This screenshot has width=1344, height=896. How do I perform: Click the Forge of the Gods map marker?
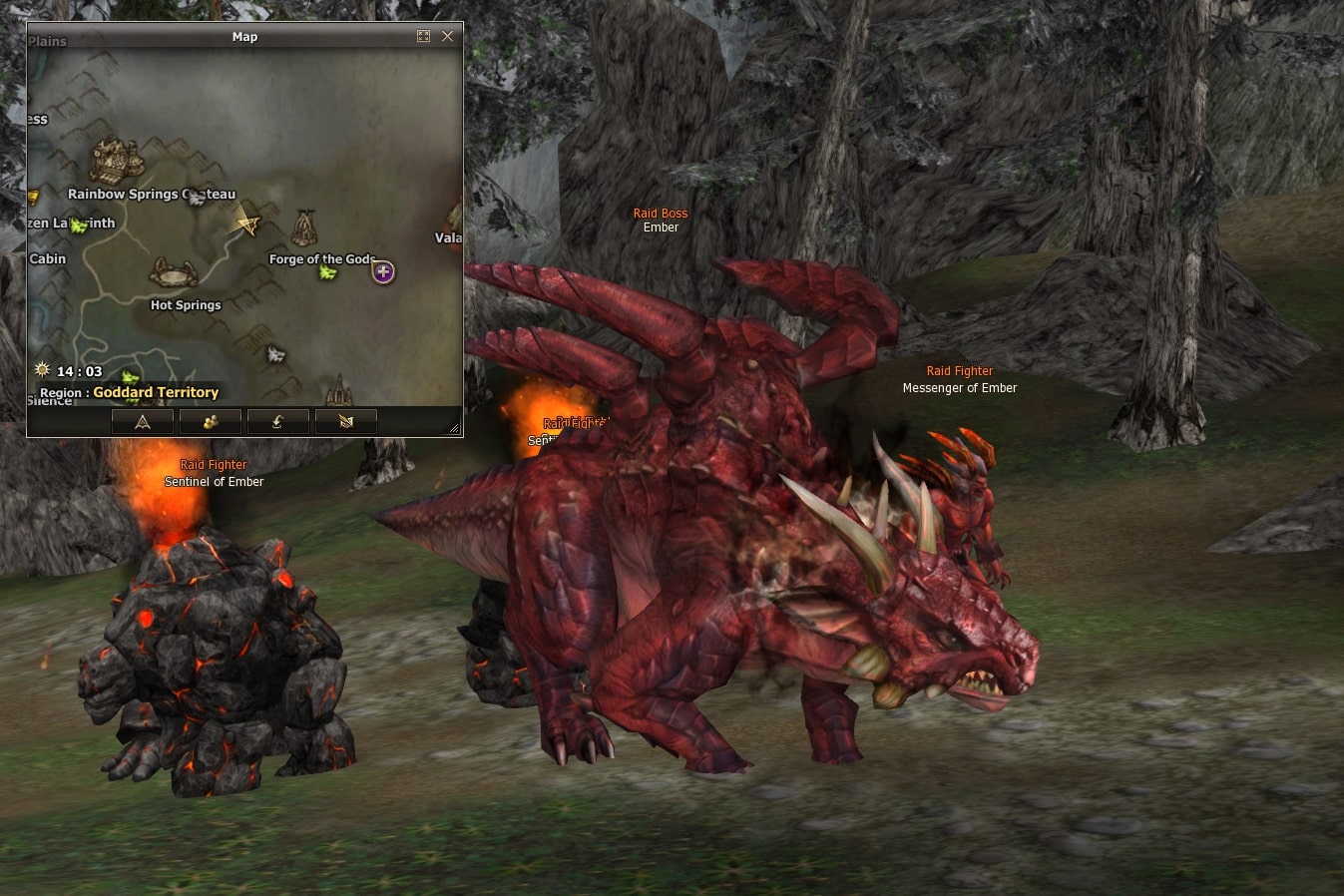coord(304,228)
